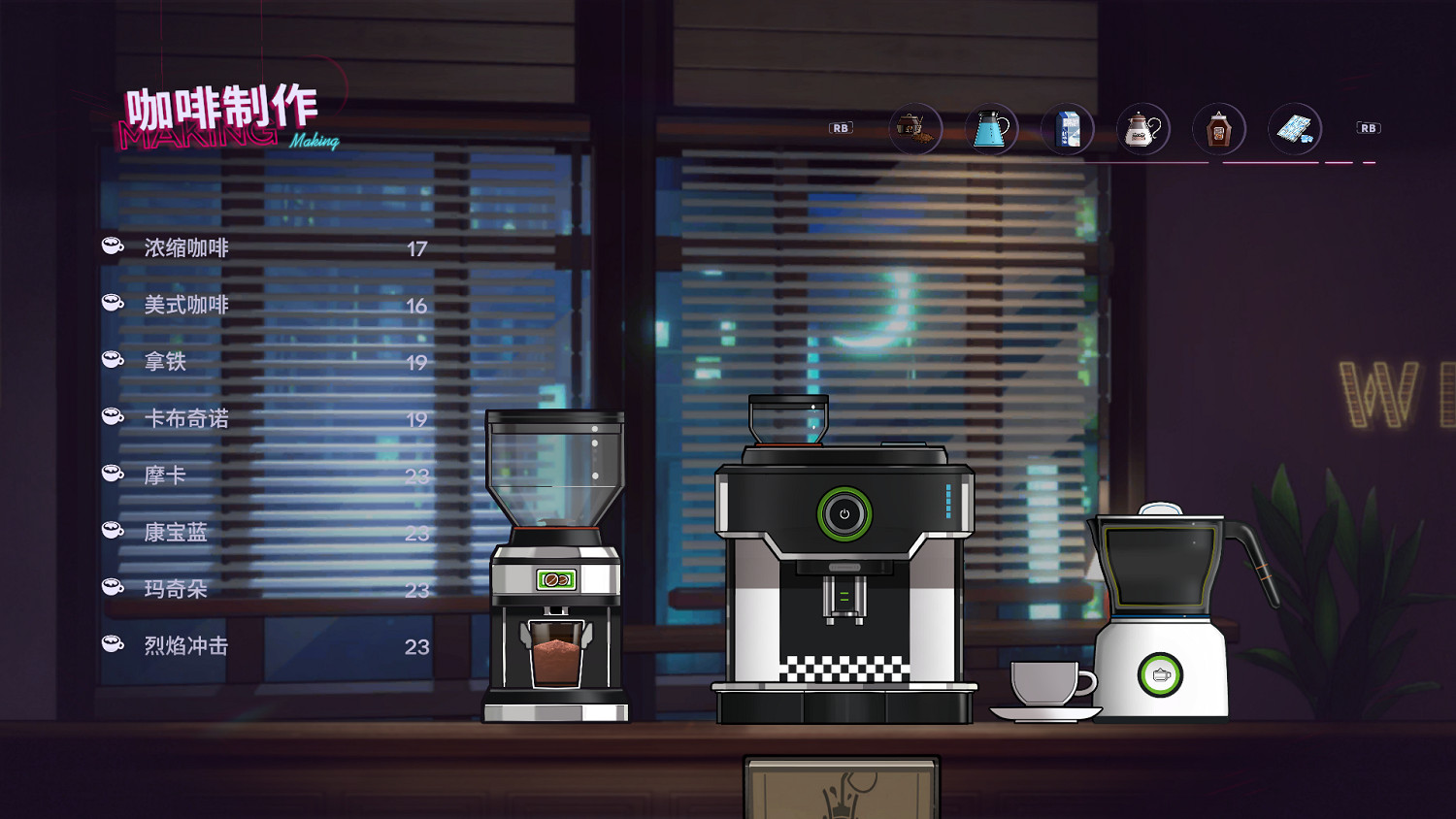Select the coffee beans ingredient icon
This screenshot has width=1456, height=819.
(x=915, y=127)
